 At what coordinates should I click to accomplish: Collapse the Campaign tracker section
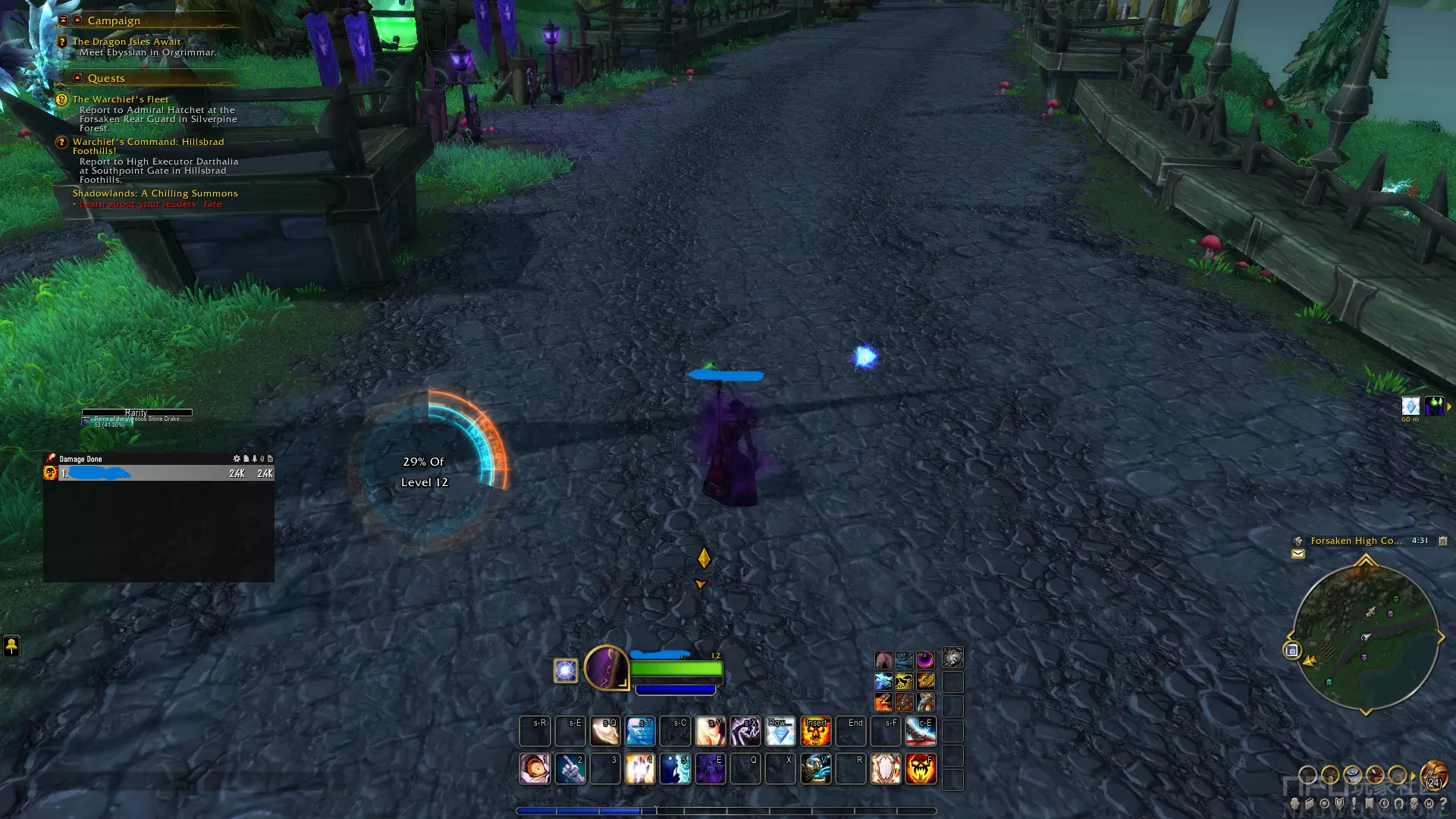(77, 20)
